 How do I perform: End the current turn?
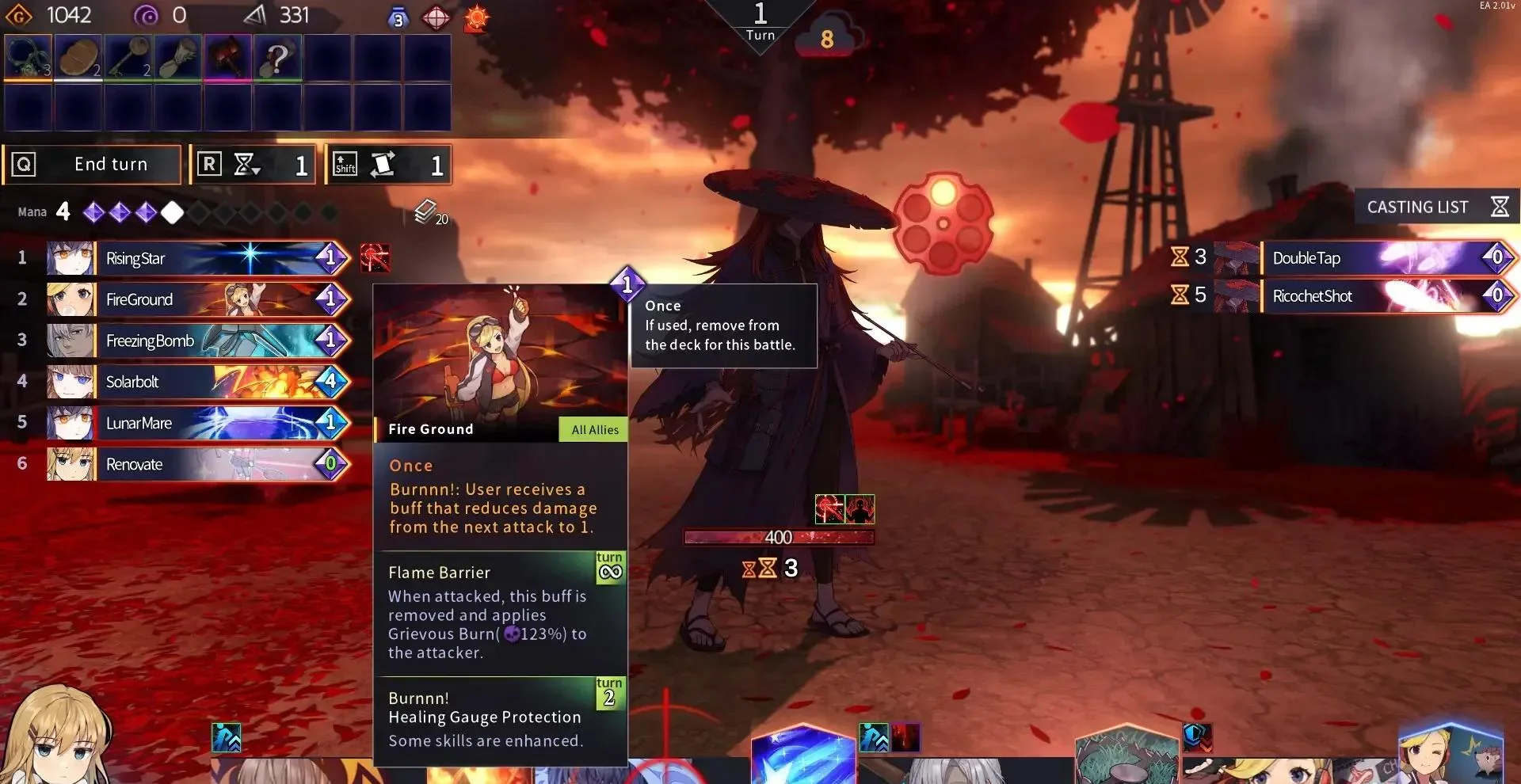click(x=93, y=165)
